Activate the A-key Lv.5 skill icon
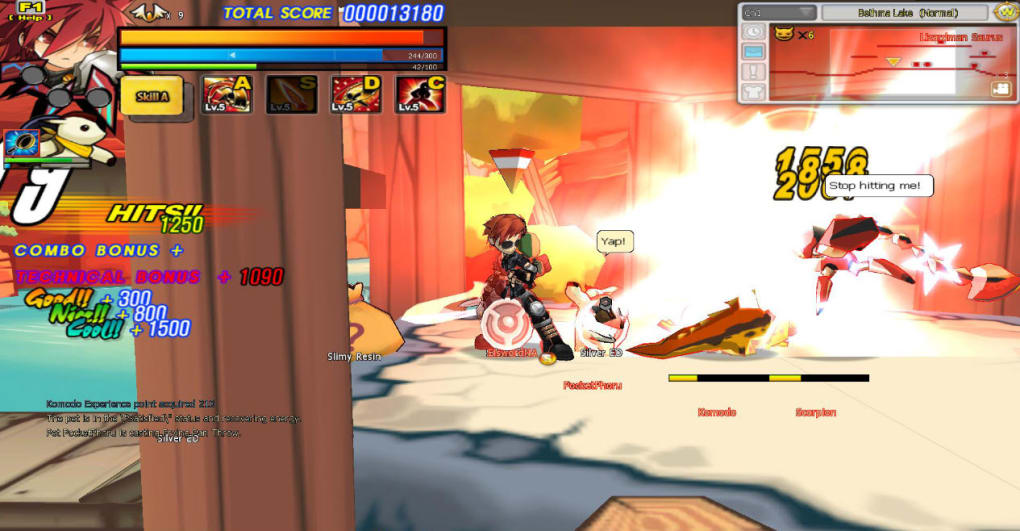1020x531 pixels. [227, 95]
